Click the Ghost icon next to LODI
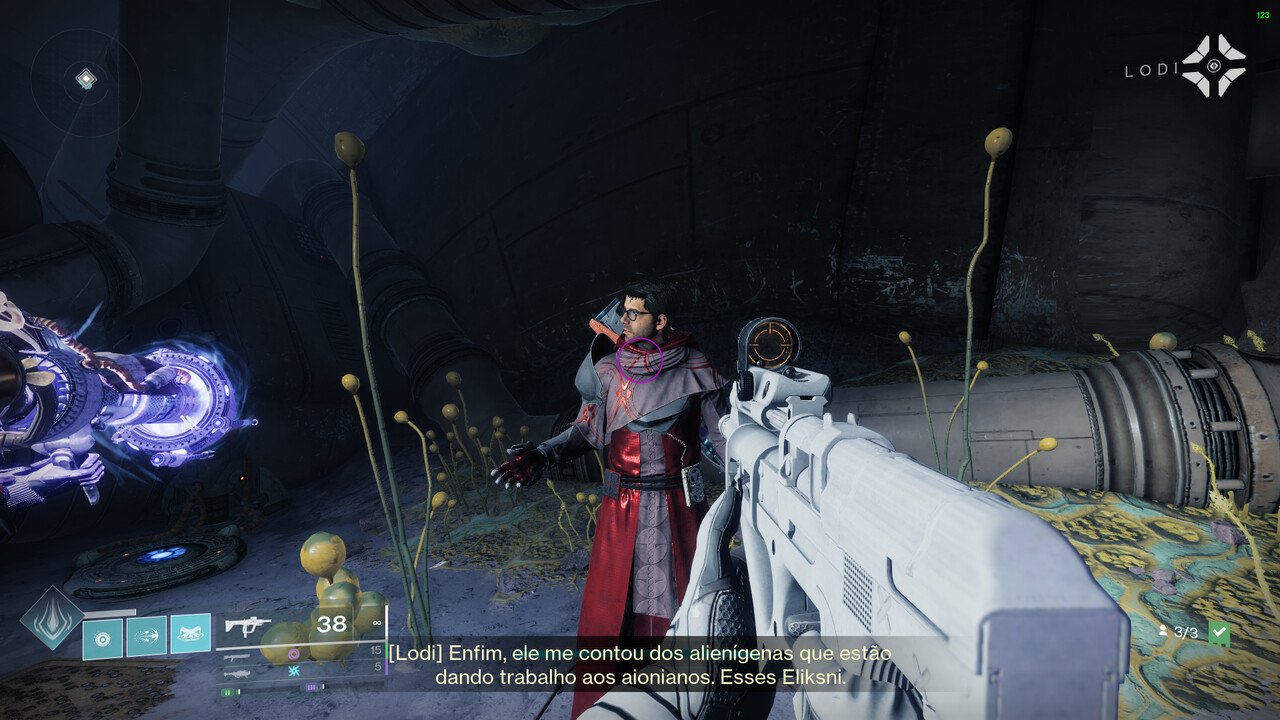The image size is (1280, 720). point(1215,67)
